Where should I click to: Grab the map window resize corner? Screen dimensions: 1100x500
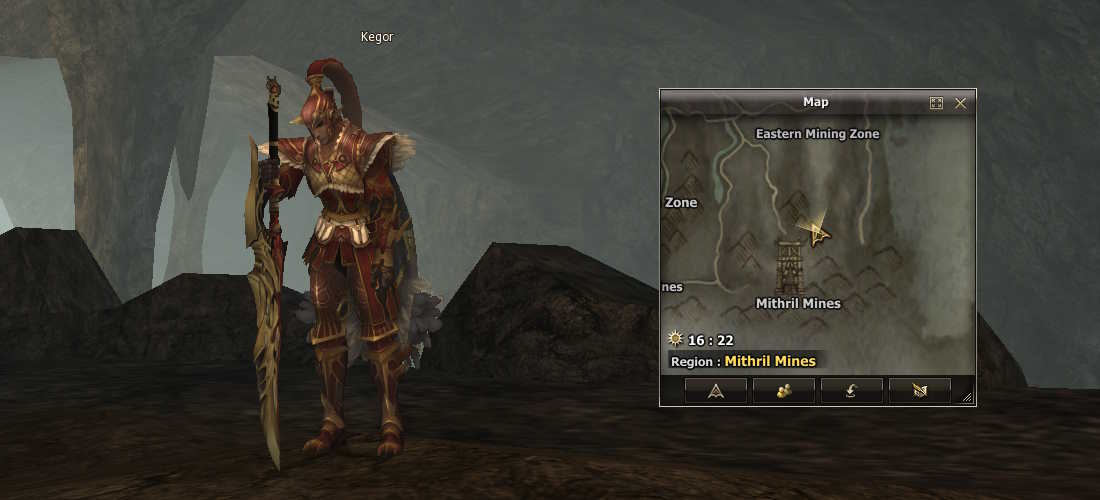[967, 398]
